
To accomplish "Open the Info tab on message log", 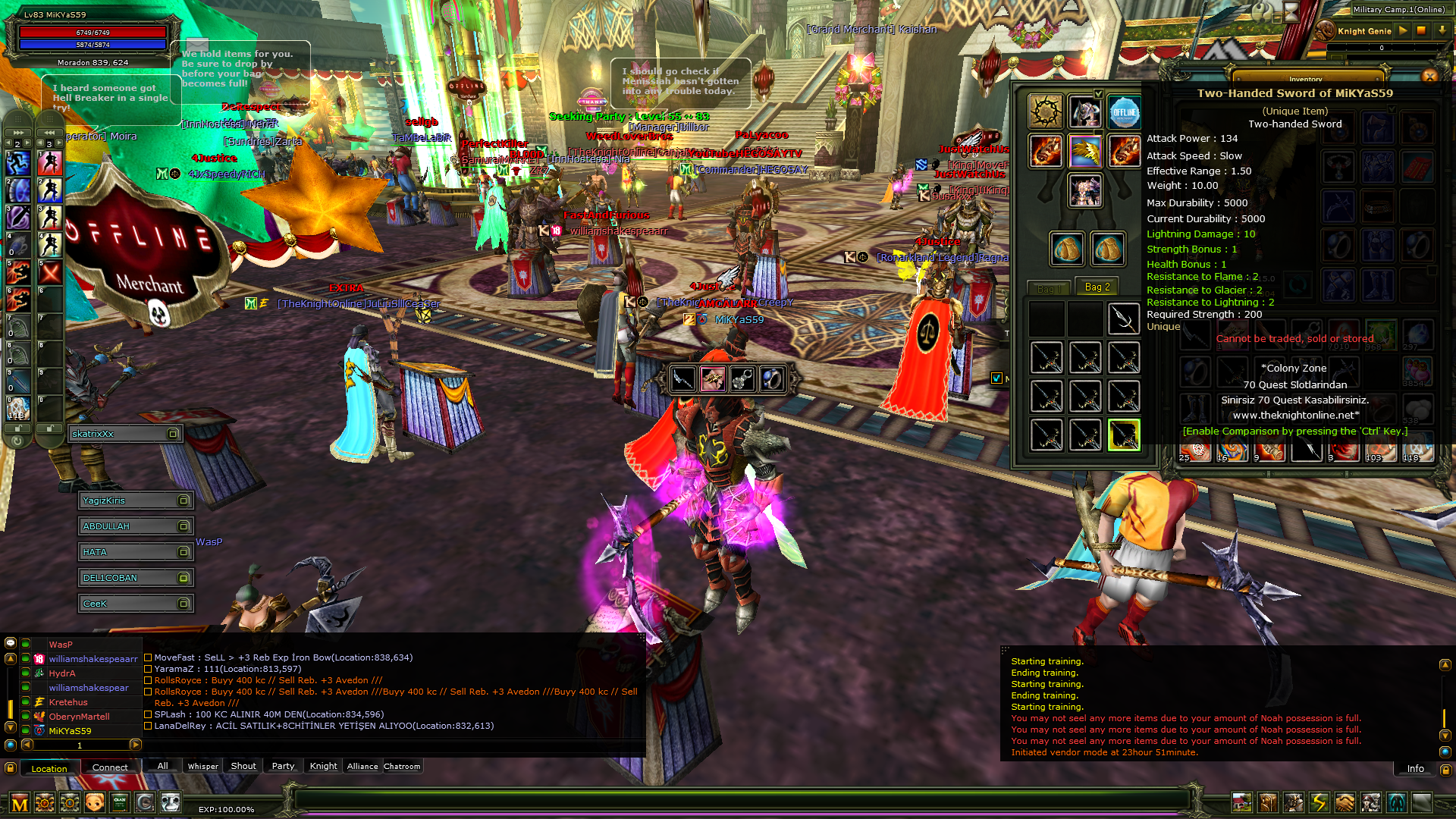I will pyautogui.click(x=1415, y=768).
